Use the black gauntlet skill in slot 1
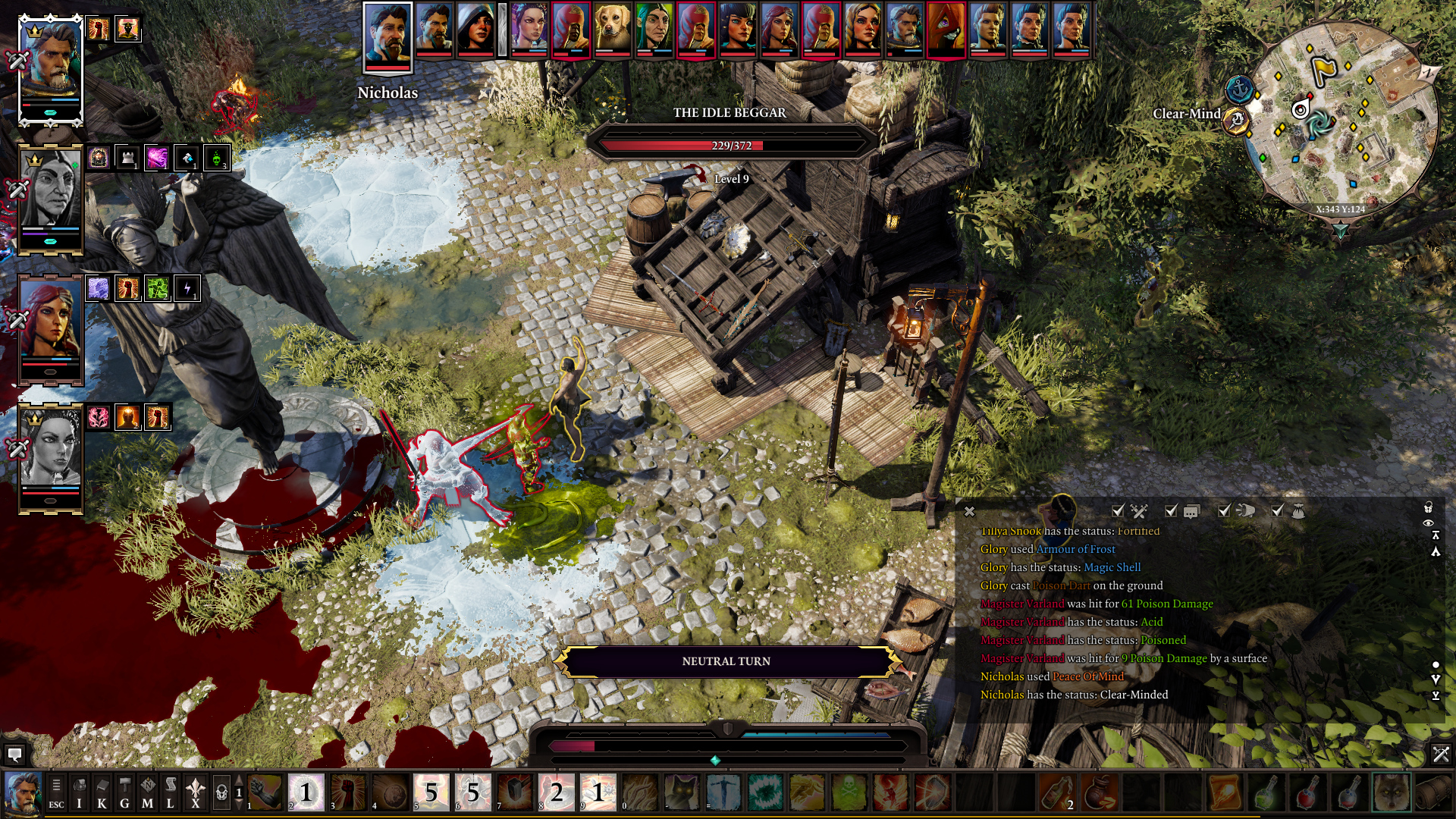This screenshot has height=819, width=1456. tap(265, 793)
